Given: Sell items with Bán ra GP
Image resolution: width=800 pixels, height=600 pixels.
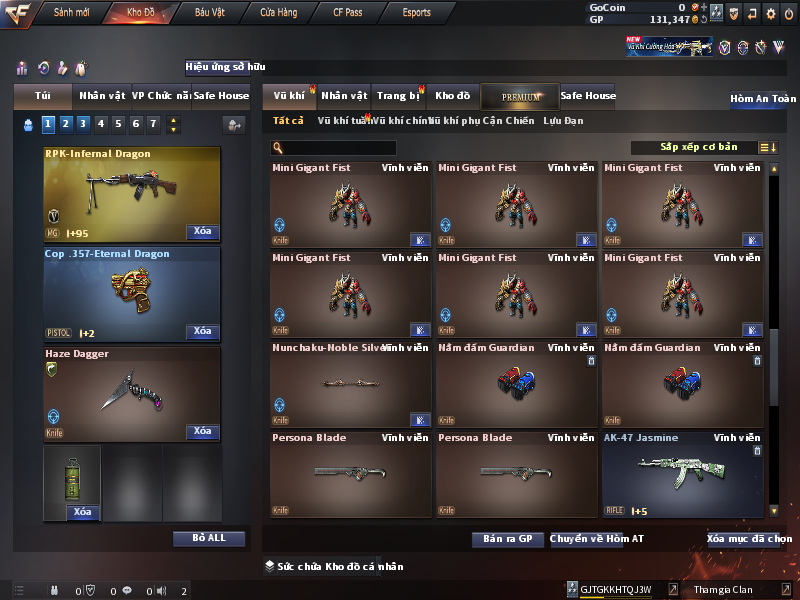Looking at the screenshot, I should [508, 539].
